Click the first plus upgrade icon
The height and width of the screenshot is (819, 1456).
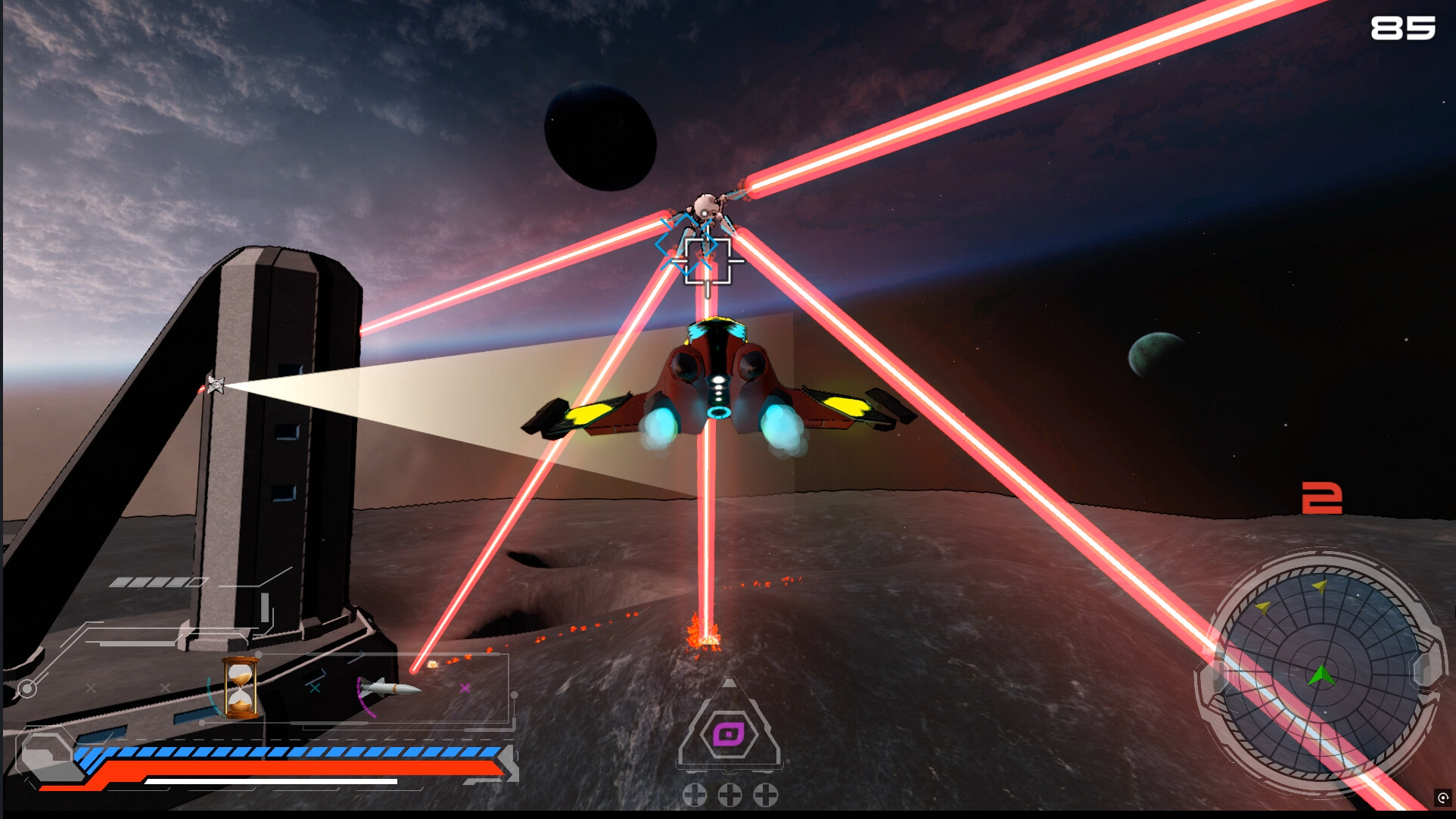[x=693, y=796]
